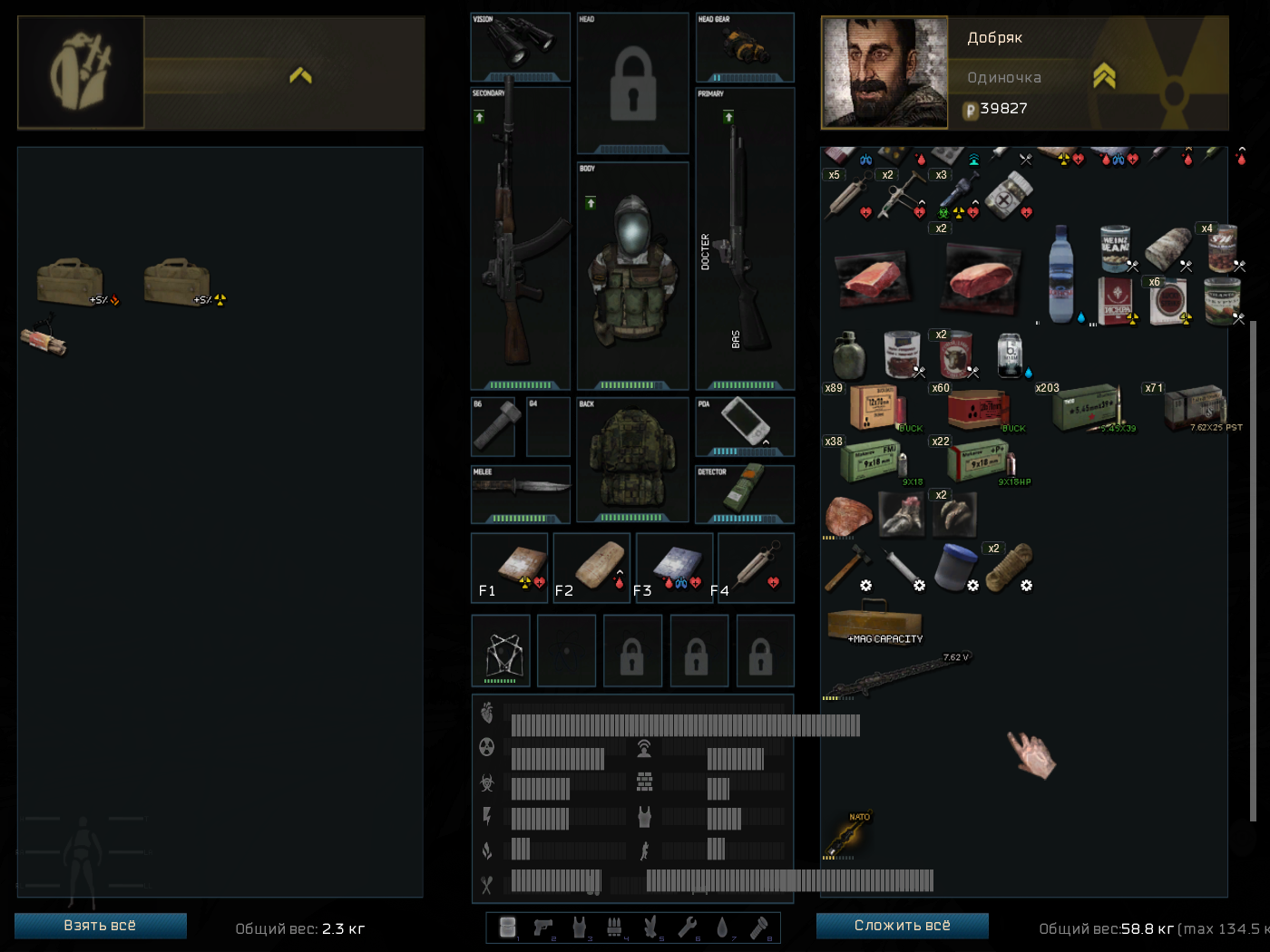Choose the hammer tool in inventory
This screenshot has width=1270, height=952.
pos(847,568)
